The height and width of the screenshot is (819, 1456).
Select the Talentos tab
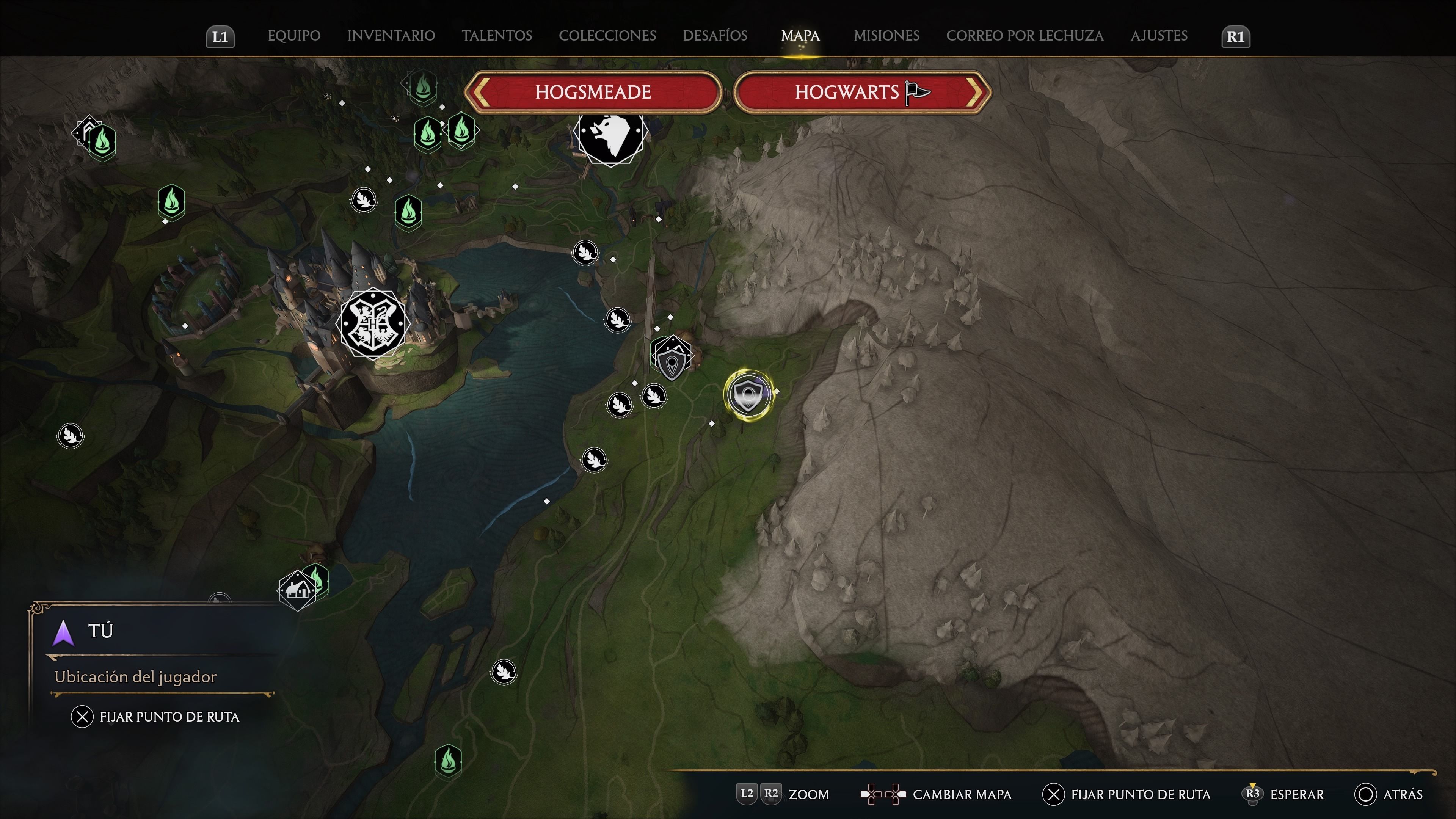tap(497, 36)
